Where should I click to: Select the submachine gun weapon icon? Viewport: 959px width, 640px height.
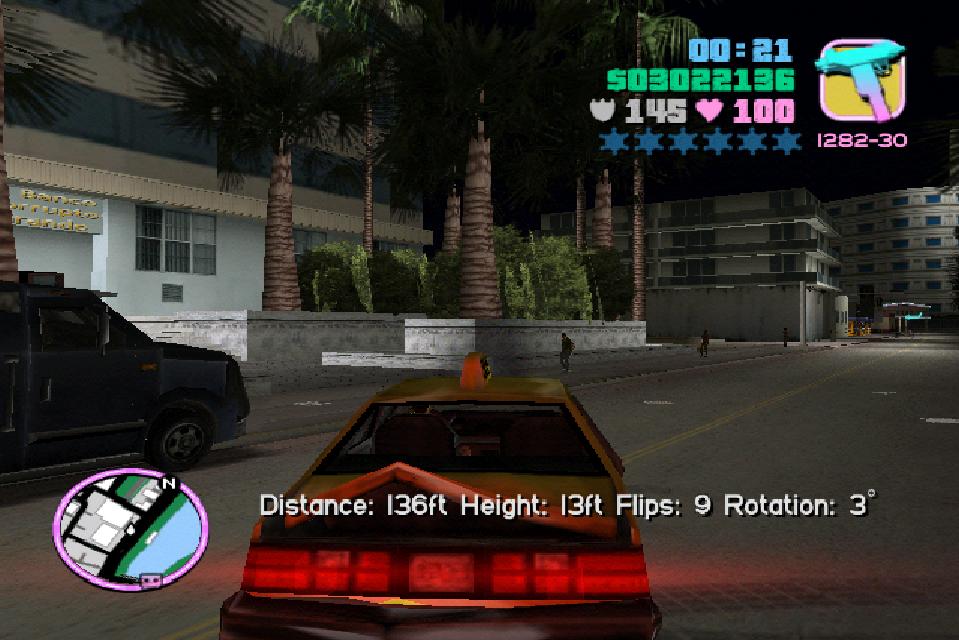(861, 80)
